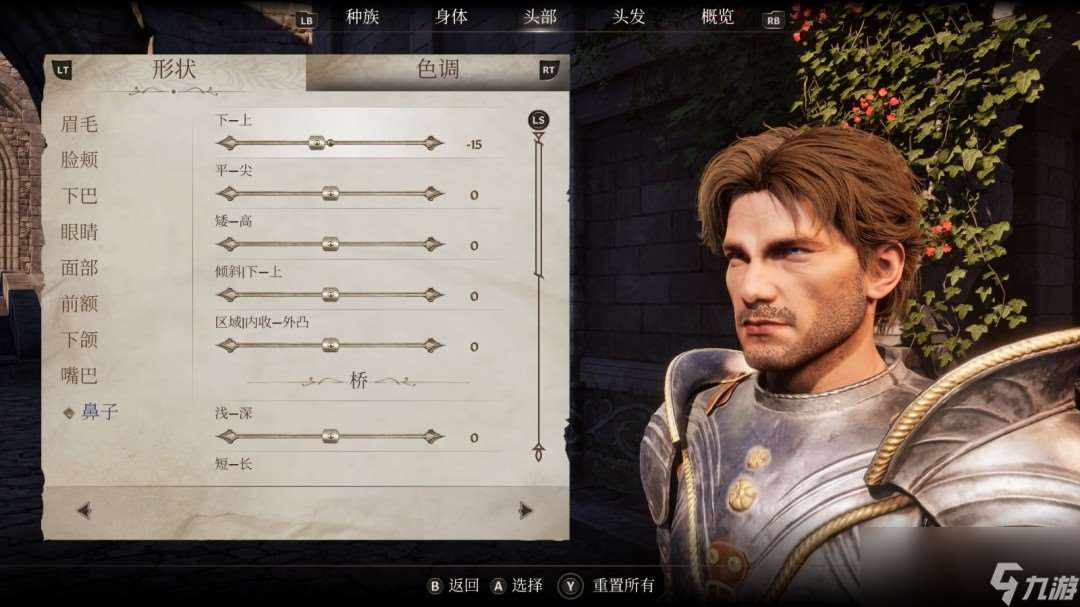Select the 脸颊 category
Image resolution: width=1080 pixels, height=607 pixels.
(x=79, y=160)
